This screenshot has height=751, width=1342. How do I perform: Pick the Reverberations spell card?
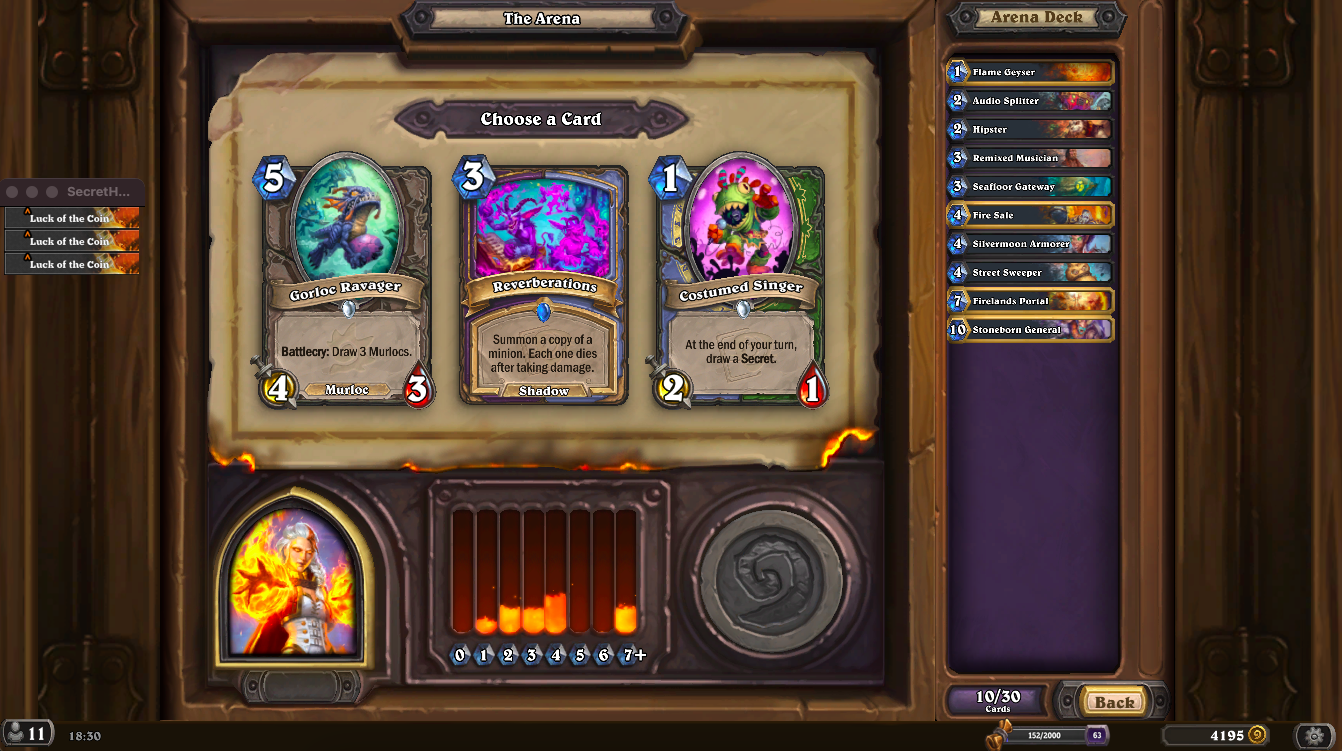543,280
